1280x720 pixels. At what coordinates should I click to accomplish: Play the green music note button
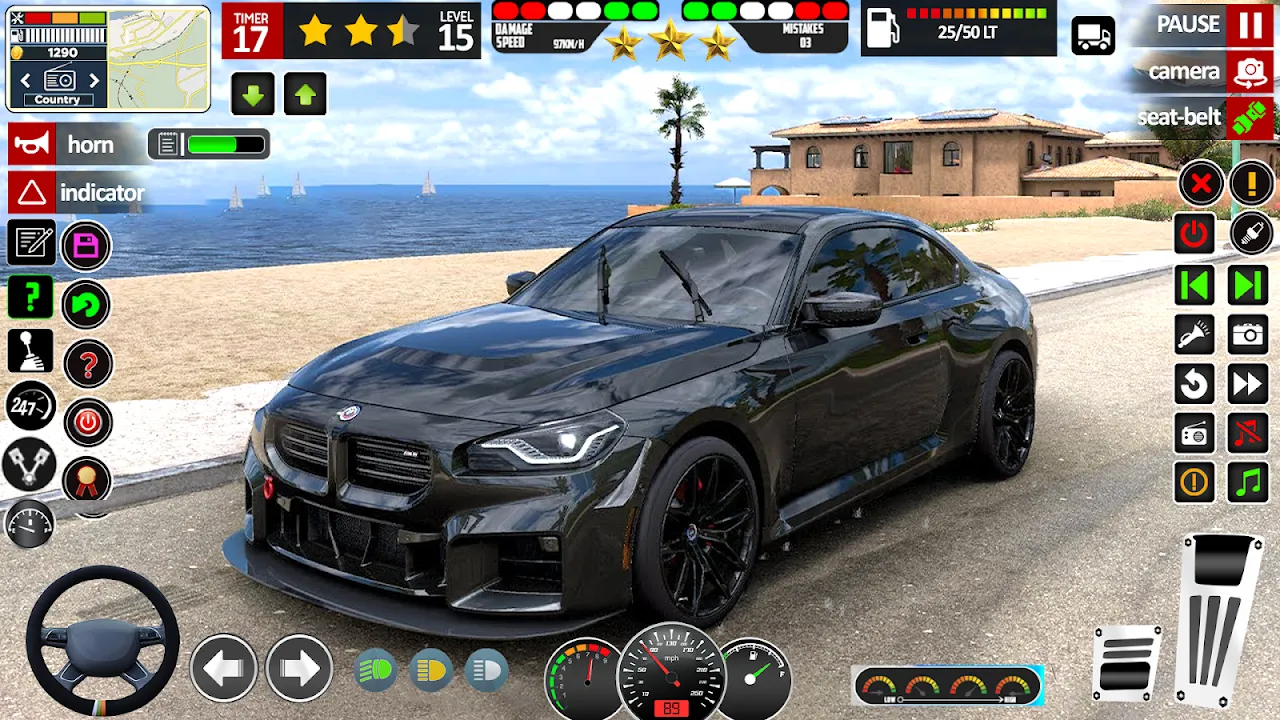(x=1248, y=483)
